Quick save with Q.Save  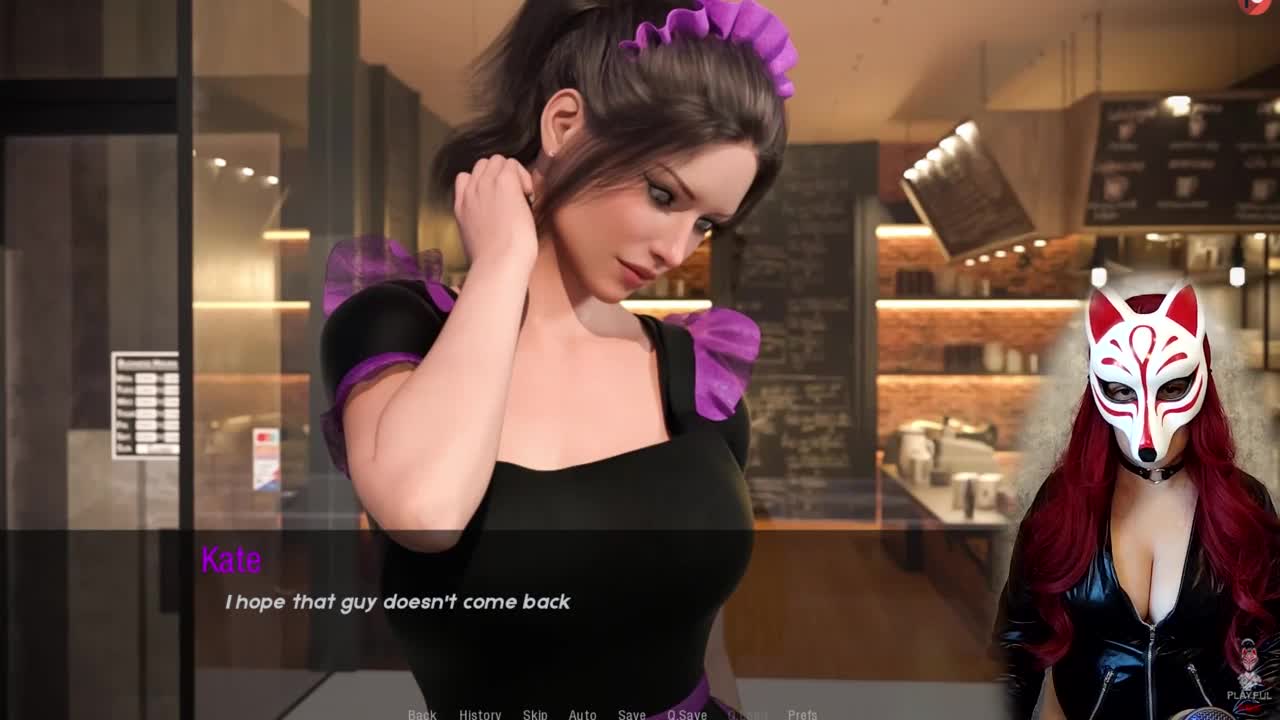tap(687, 714)
